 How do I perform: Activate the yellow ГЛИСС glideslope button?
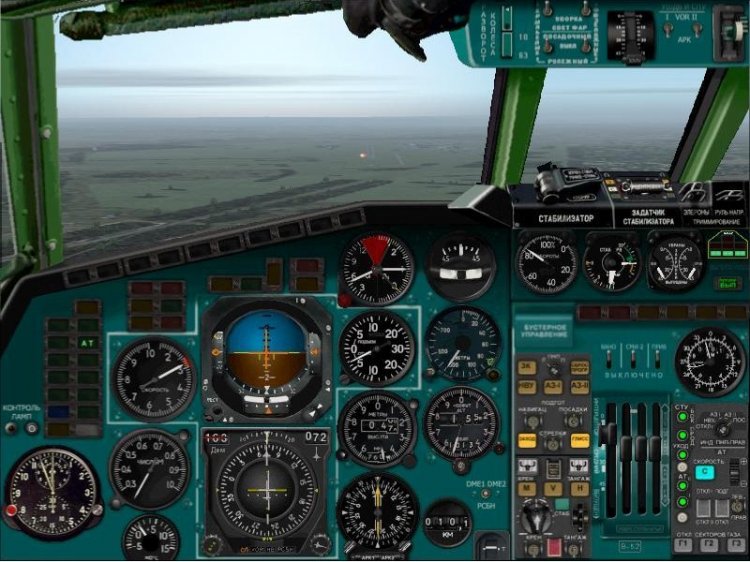(x=579, y=440)
